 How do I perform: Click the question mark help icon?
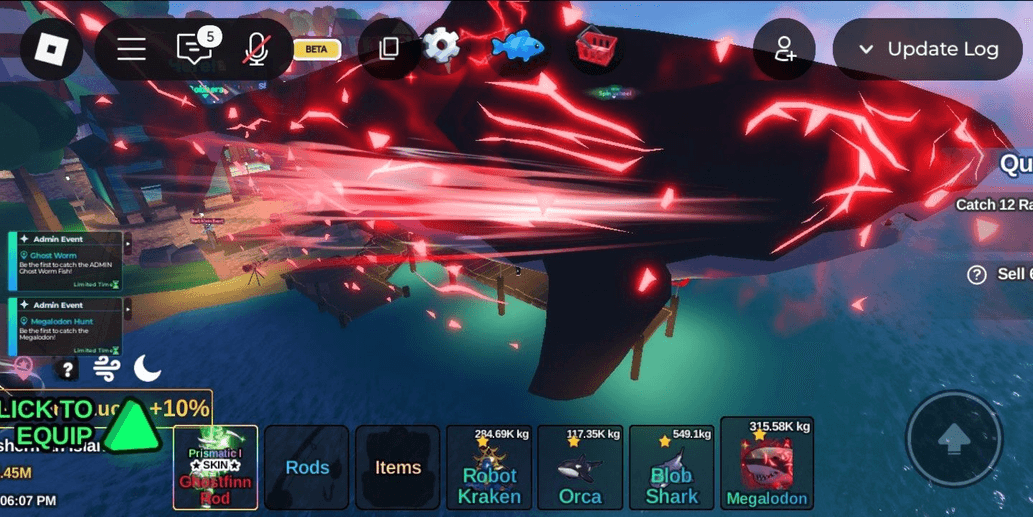(x=67, y=370)
